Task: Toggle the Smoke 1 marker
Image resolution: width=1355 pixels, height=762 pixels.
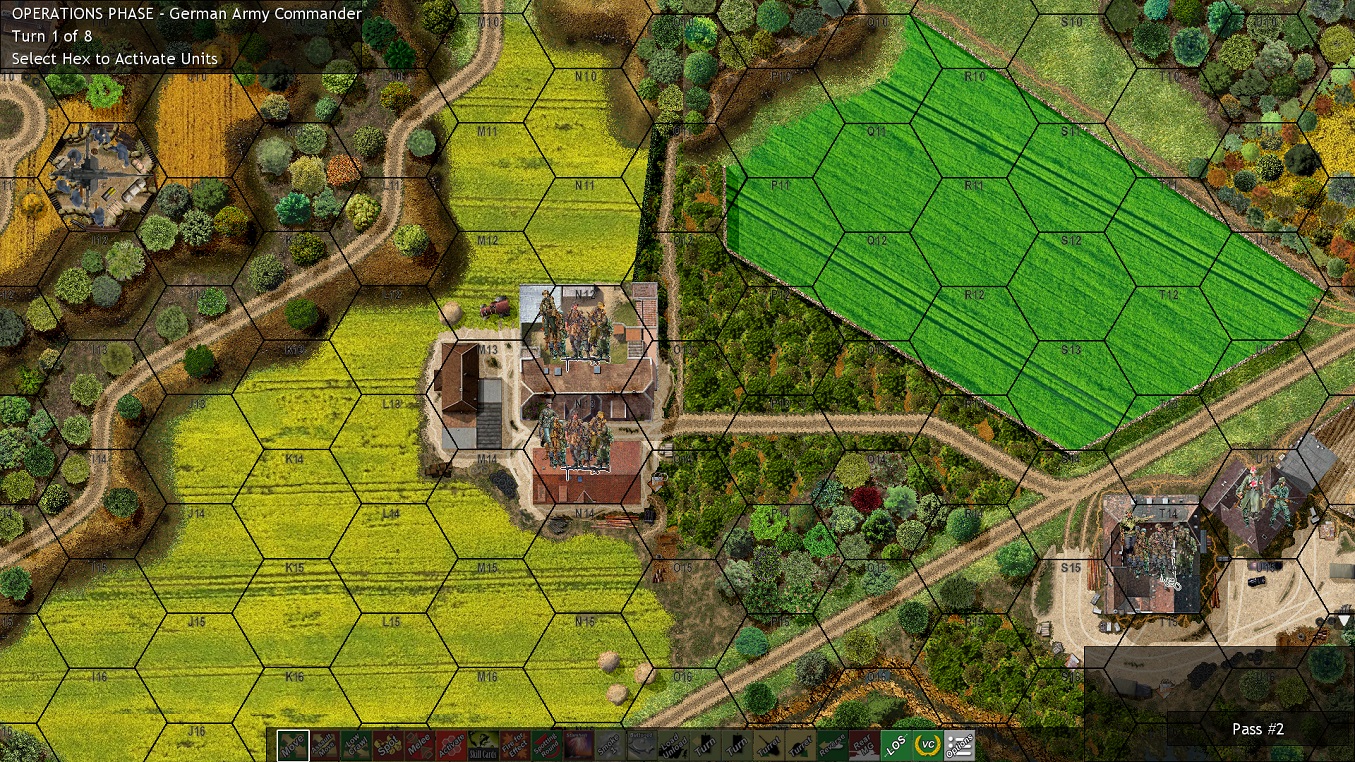Action: tap(610, 745)
